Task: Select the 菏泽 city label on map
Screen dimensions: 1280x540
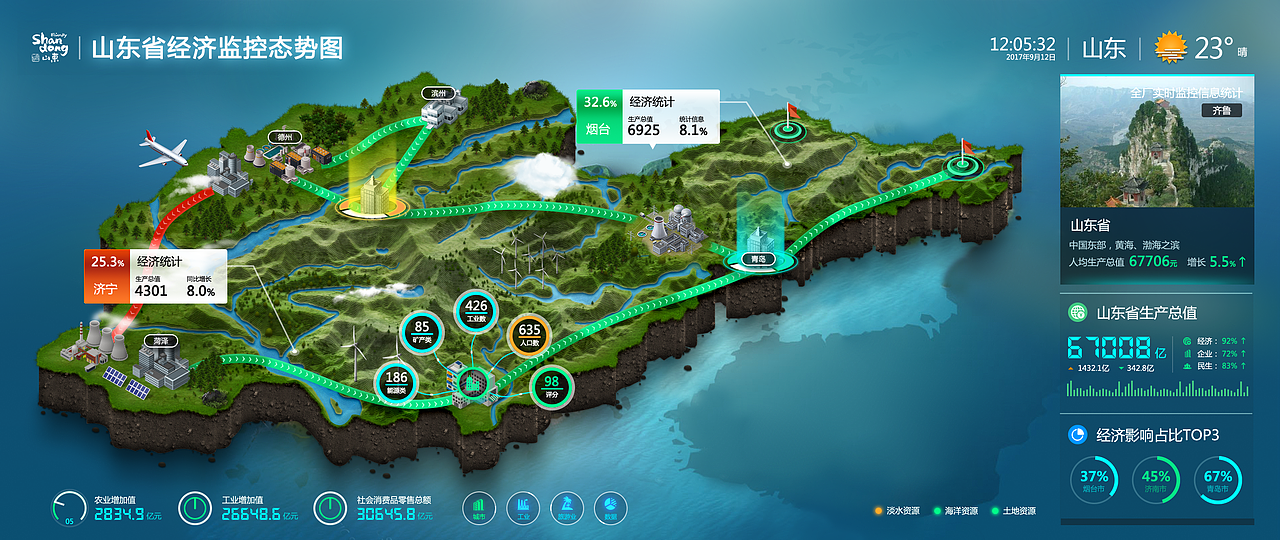Action: tap(160, 342)
